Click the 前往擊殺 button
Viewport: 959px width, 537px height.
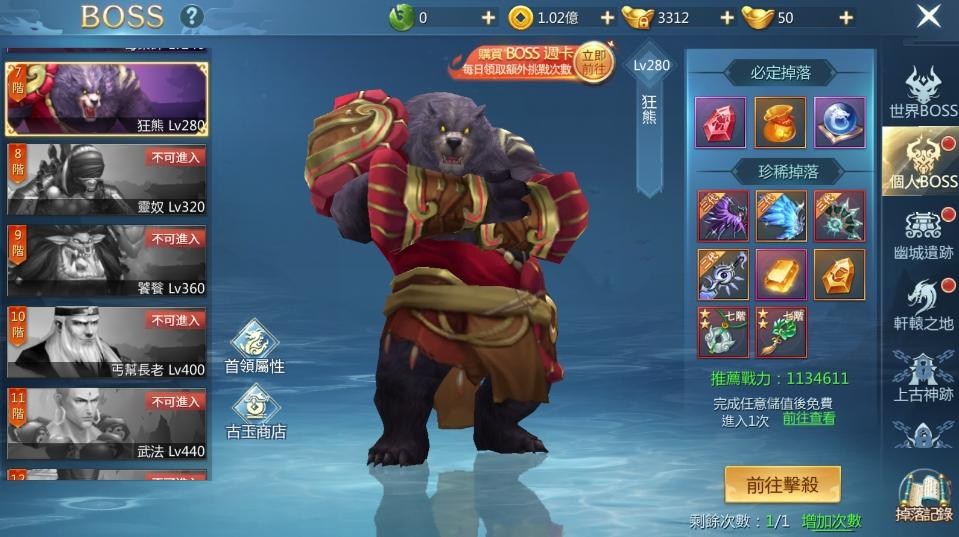(x=782, y=485)
